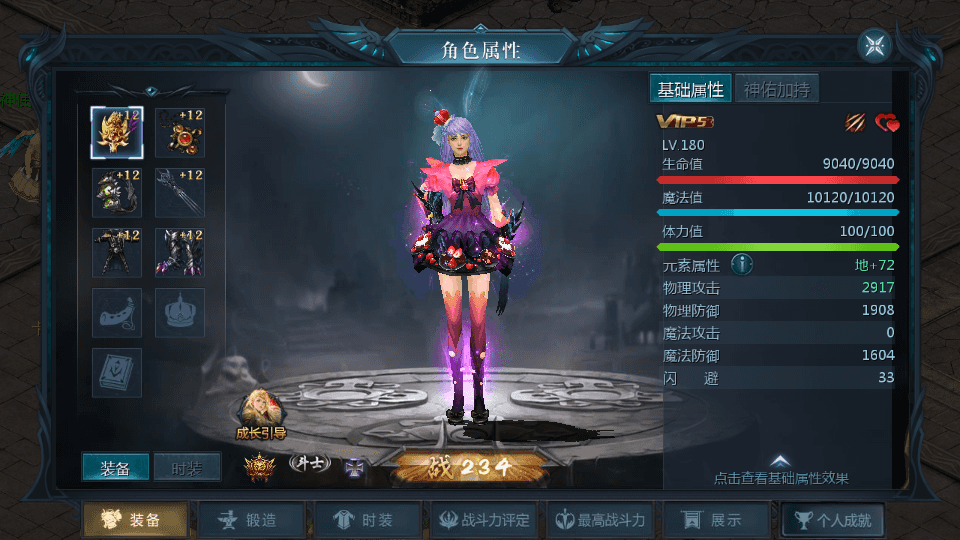The height and width of the screenshot is (540, 960).
Task: Click the element attribute info icon
Action: click(x=742, y=265)
